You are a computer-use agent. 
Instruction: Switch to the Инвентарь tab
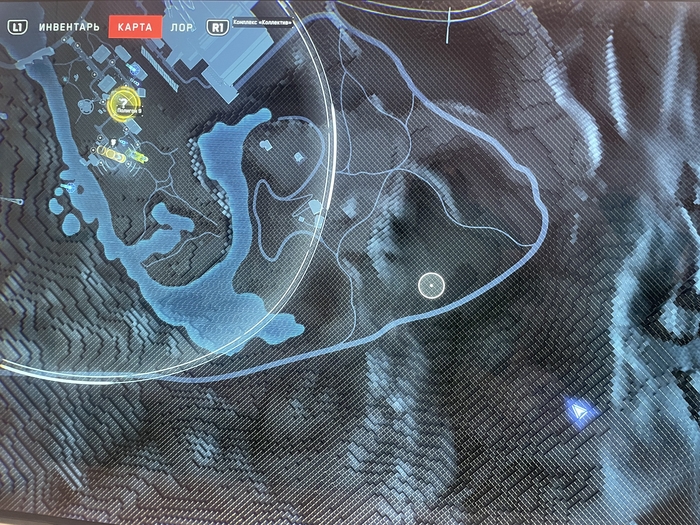(68, 27)
